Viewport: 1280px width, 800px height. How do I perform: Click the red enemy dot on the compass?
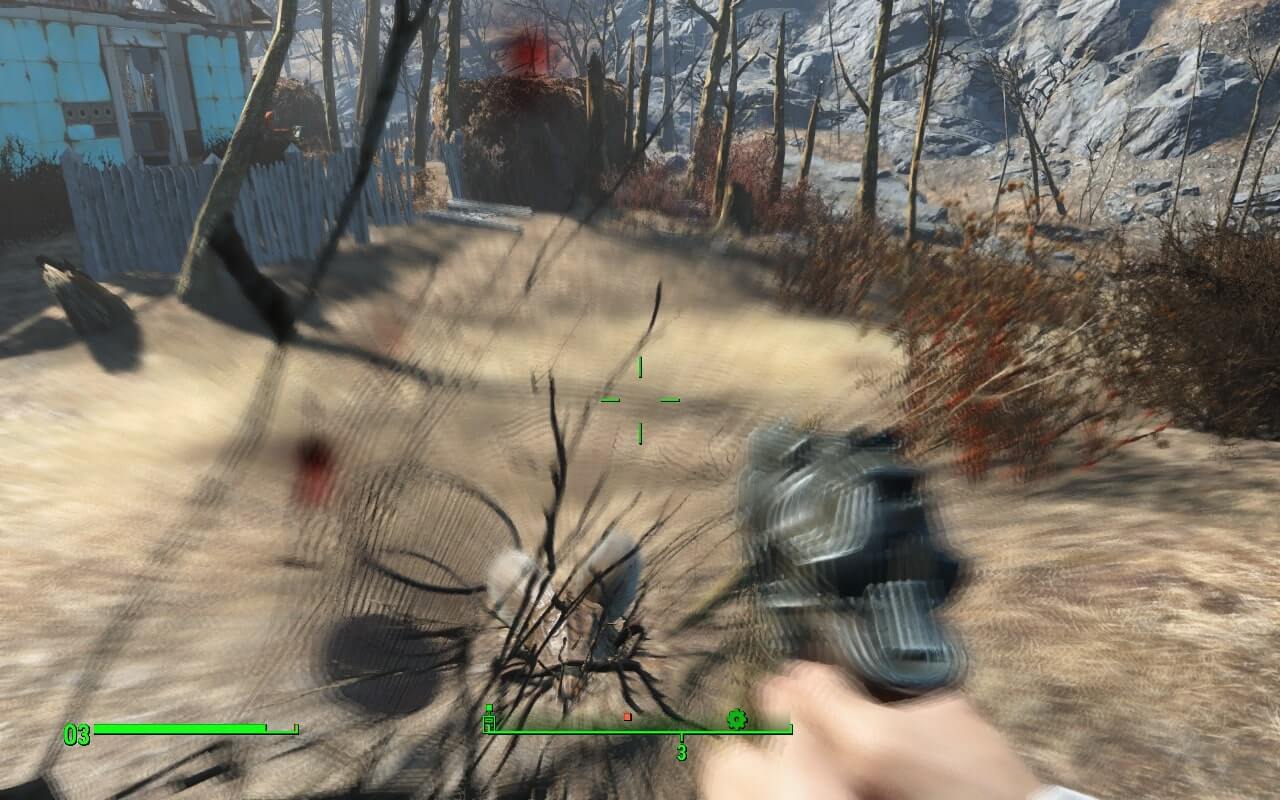pos(627,716)
